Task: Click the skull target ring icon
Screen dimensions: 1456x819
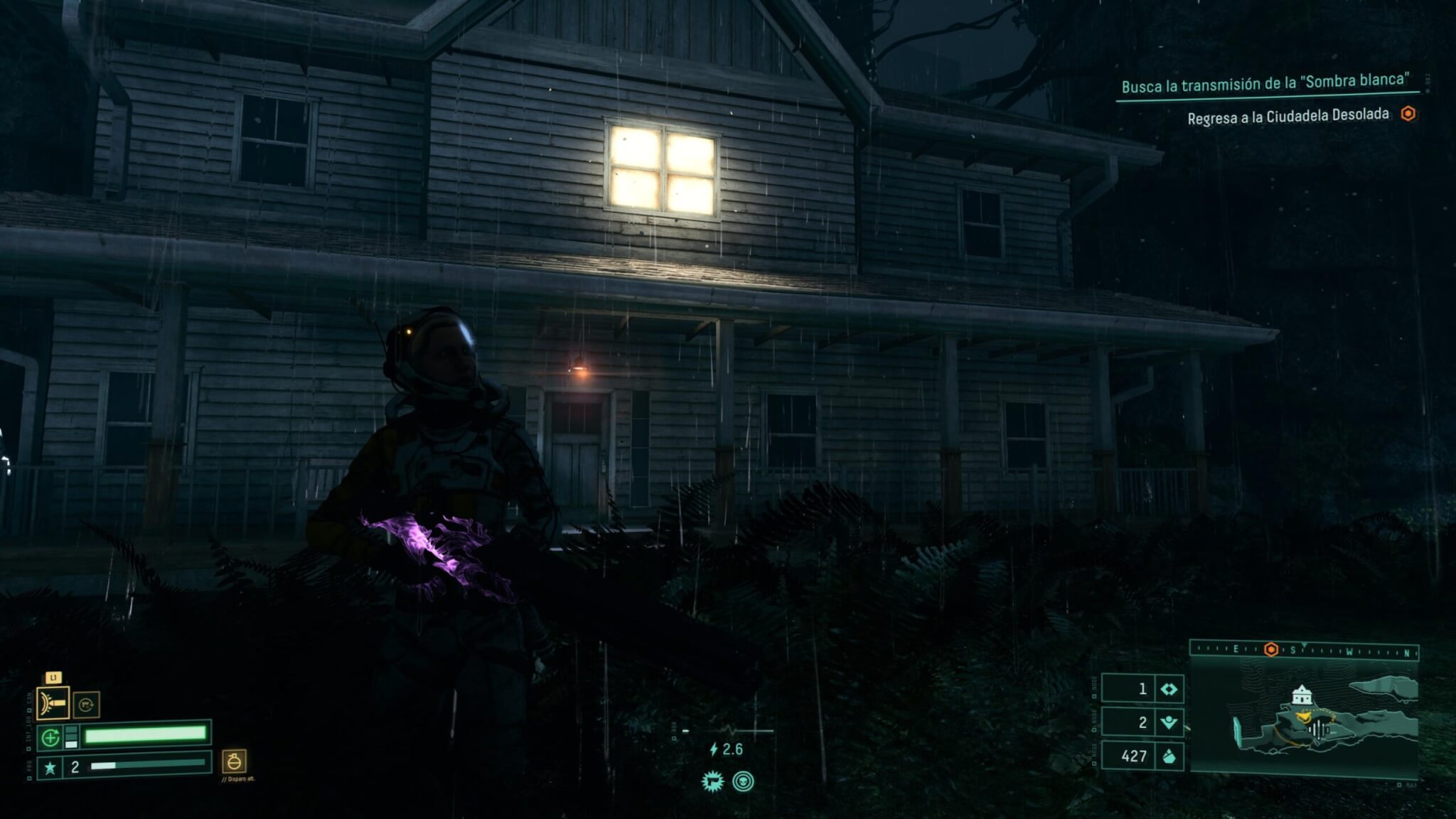Action: [x=743, y=781]
